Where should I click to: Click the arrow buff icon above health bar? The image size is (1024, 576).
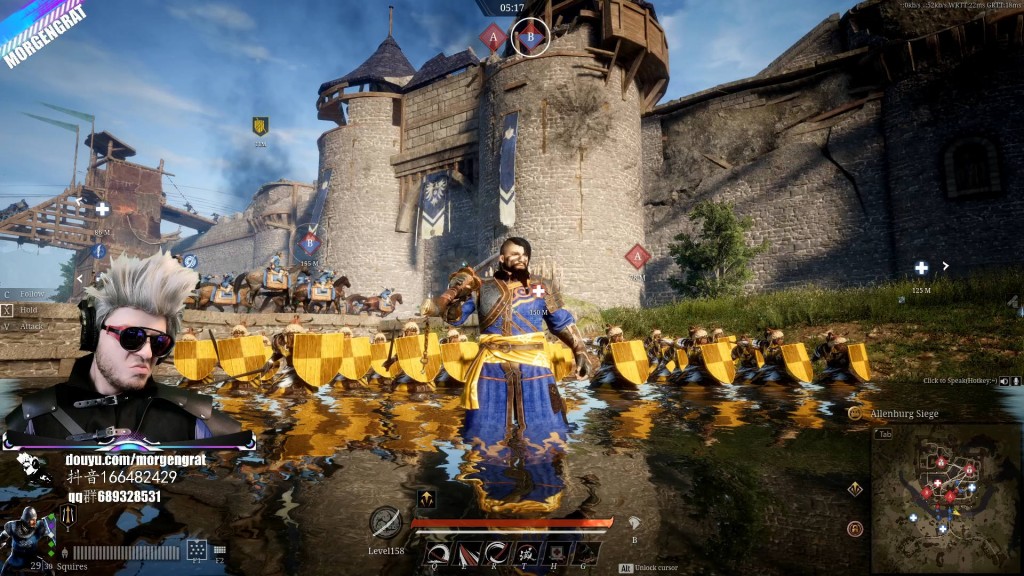tap(426, 499)
